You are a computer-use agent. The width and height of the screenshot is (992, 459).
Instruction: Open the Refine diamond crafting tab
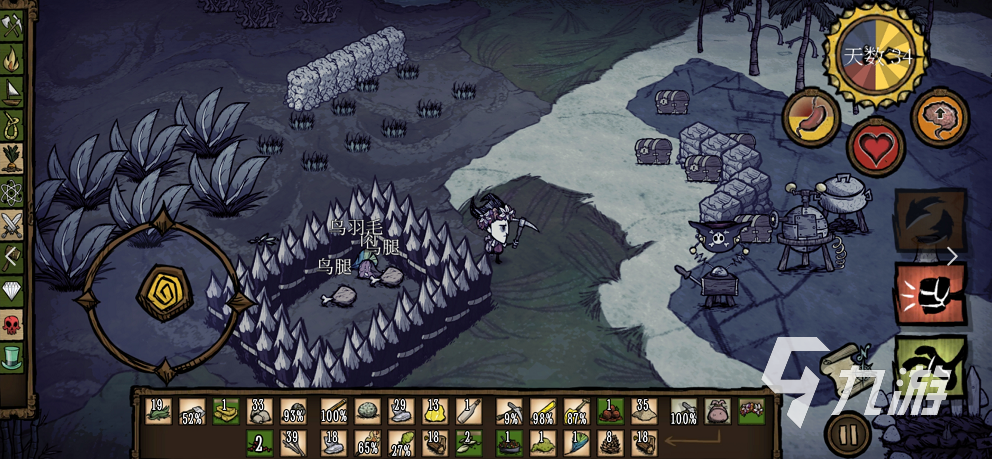click(x=12, y=290)
